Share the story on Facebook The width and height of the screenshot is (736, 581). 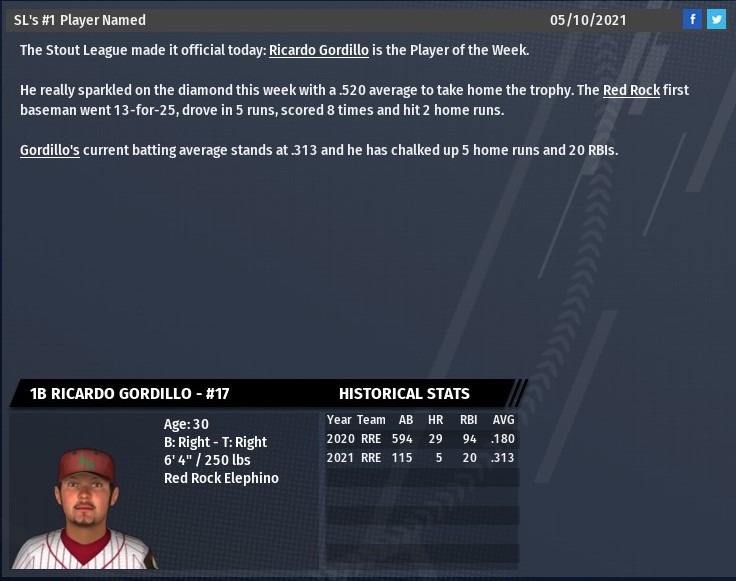click(x=693, y=19)
